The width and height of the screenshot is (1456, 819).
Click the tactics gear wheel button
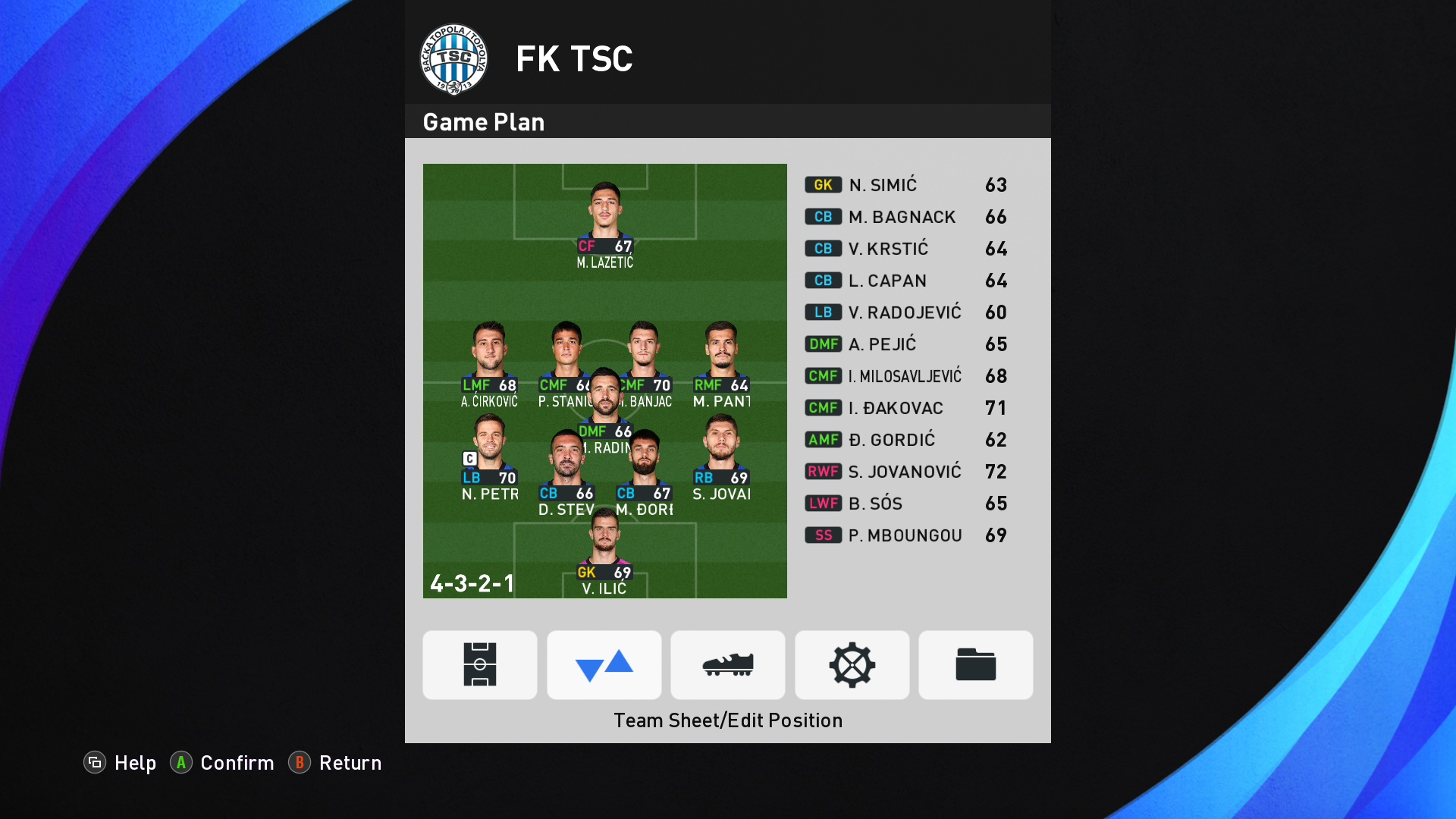click(x=852, y=664)
